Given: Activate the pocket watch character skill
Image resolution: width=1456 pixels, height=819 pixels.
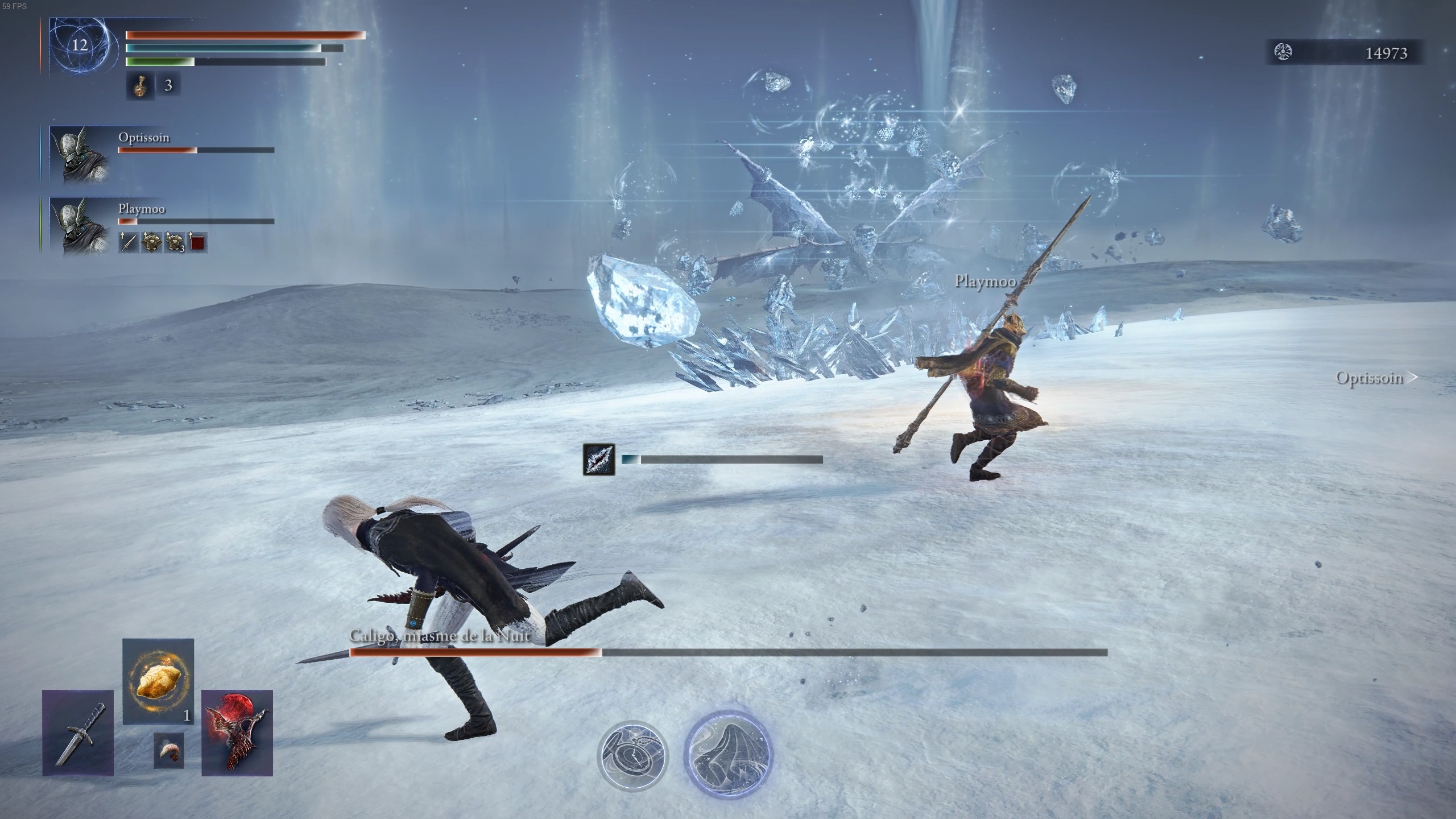Looking at the screenshot, I should (x=632, y=756).
